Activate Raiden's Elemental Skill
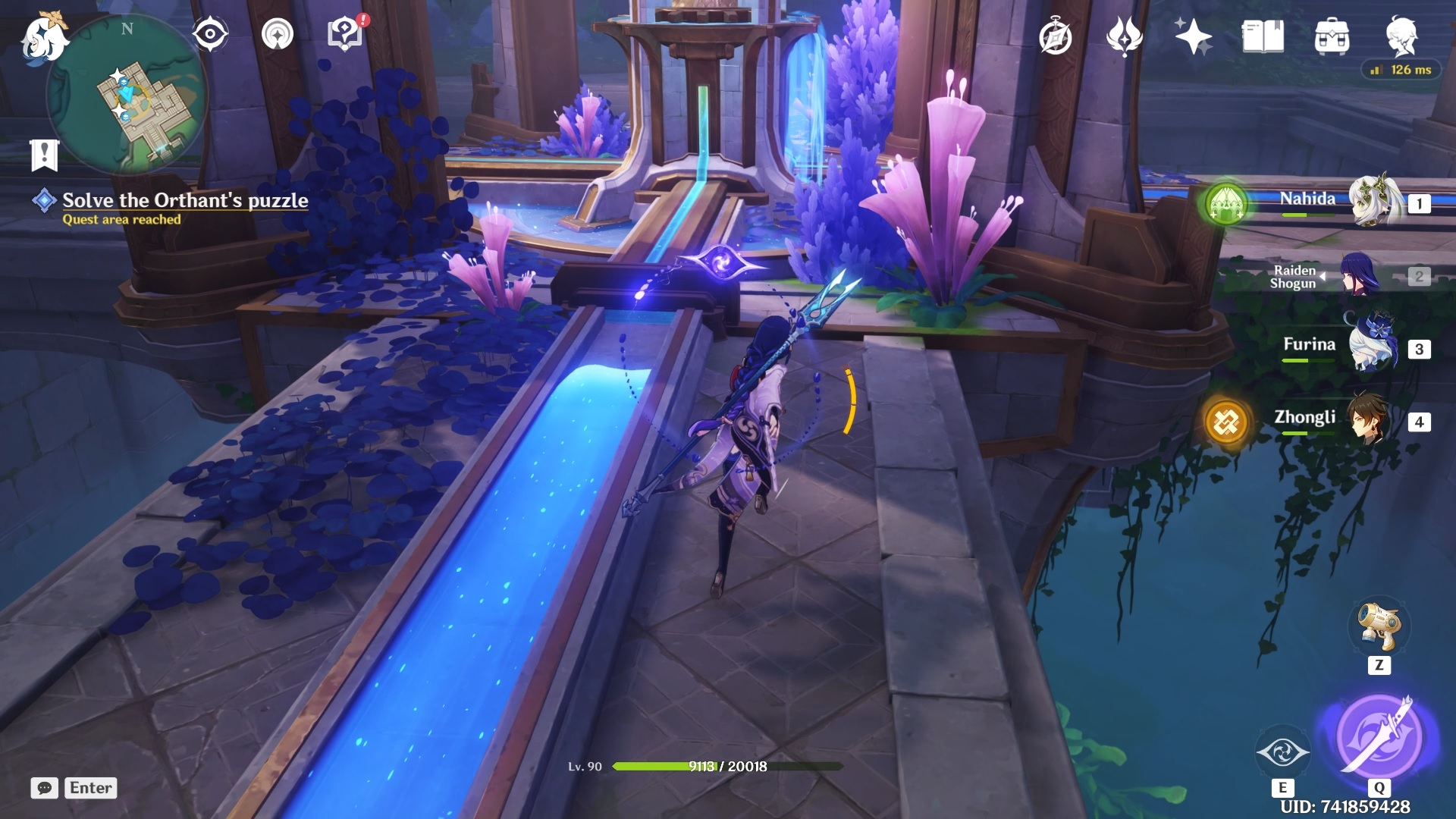The image size is (1456, 819). click(1282, 752)
